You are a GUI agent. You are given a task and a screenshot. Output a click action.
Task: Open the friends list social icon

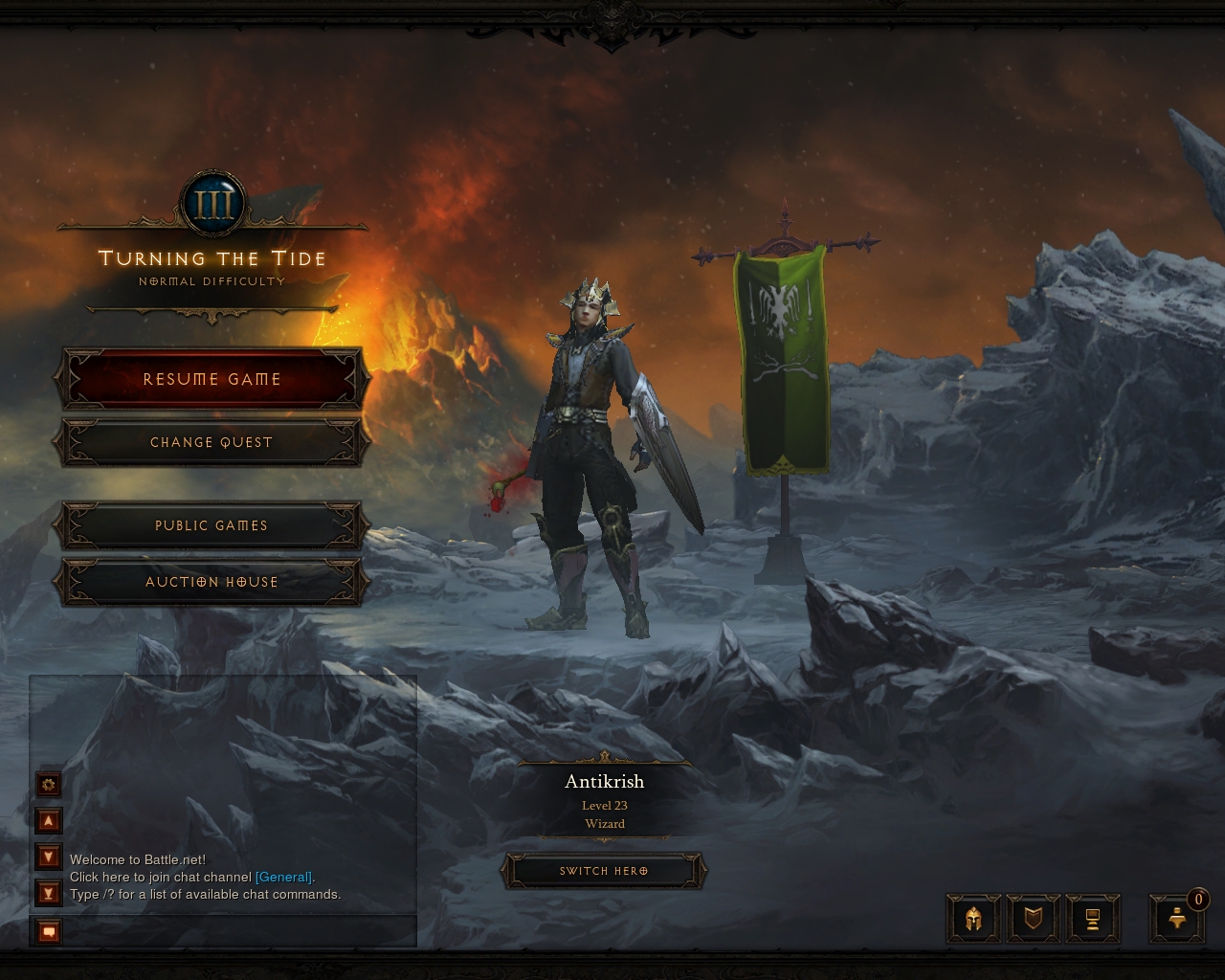click(x=1178, y=920)
